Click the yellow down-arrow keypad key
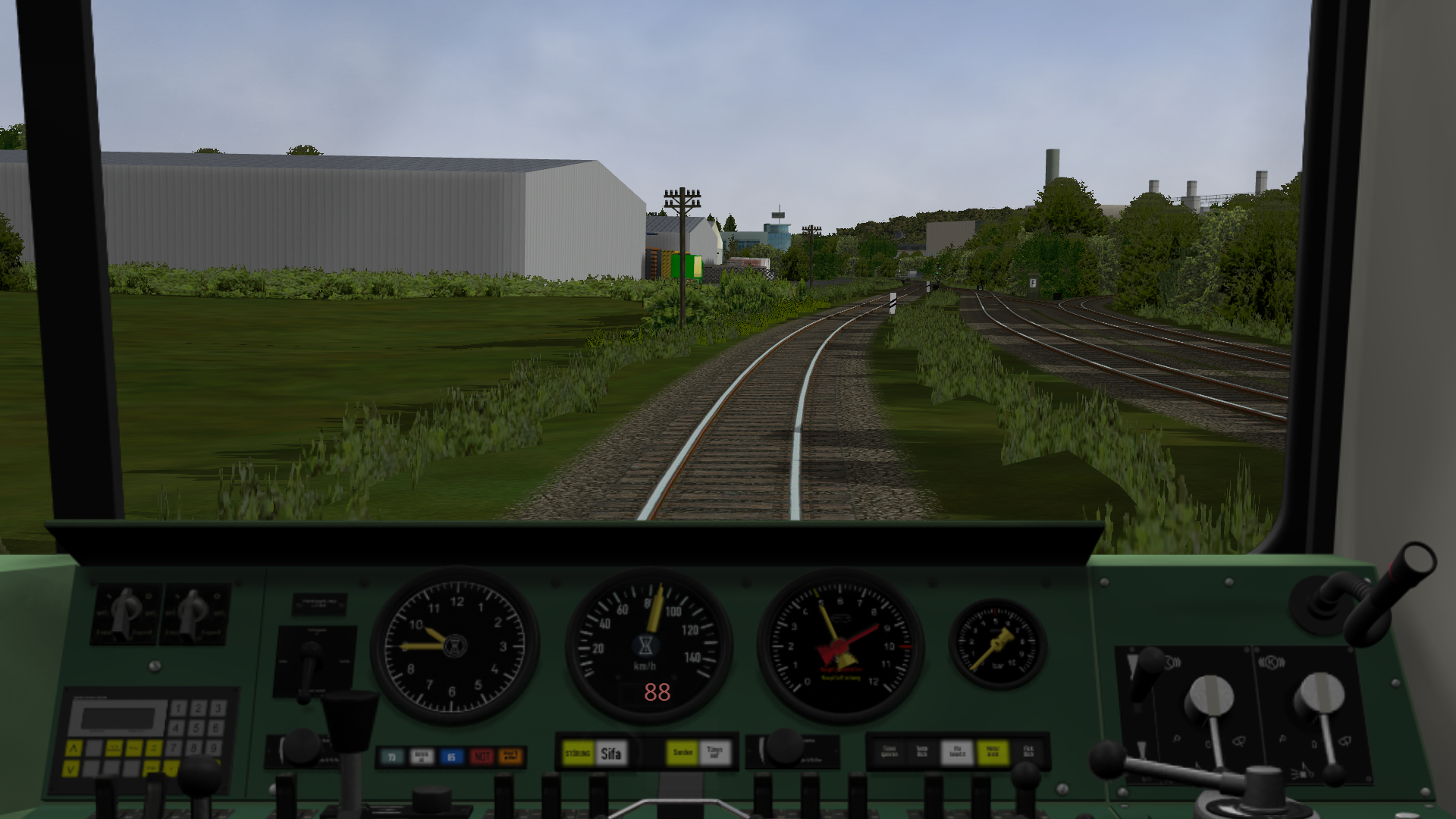Screen dimensions: 1456x819 (x=71, y=768)
